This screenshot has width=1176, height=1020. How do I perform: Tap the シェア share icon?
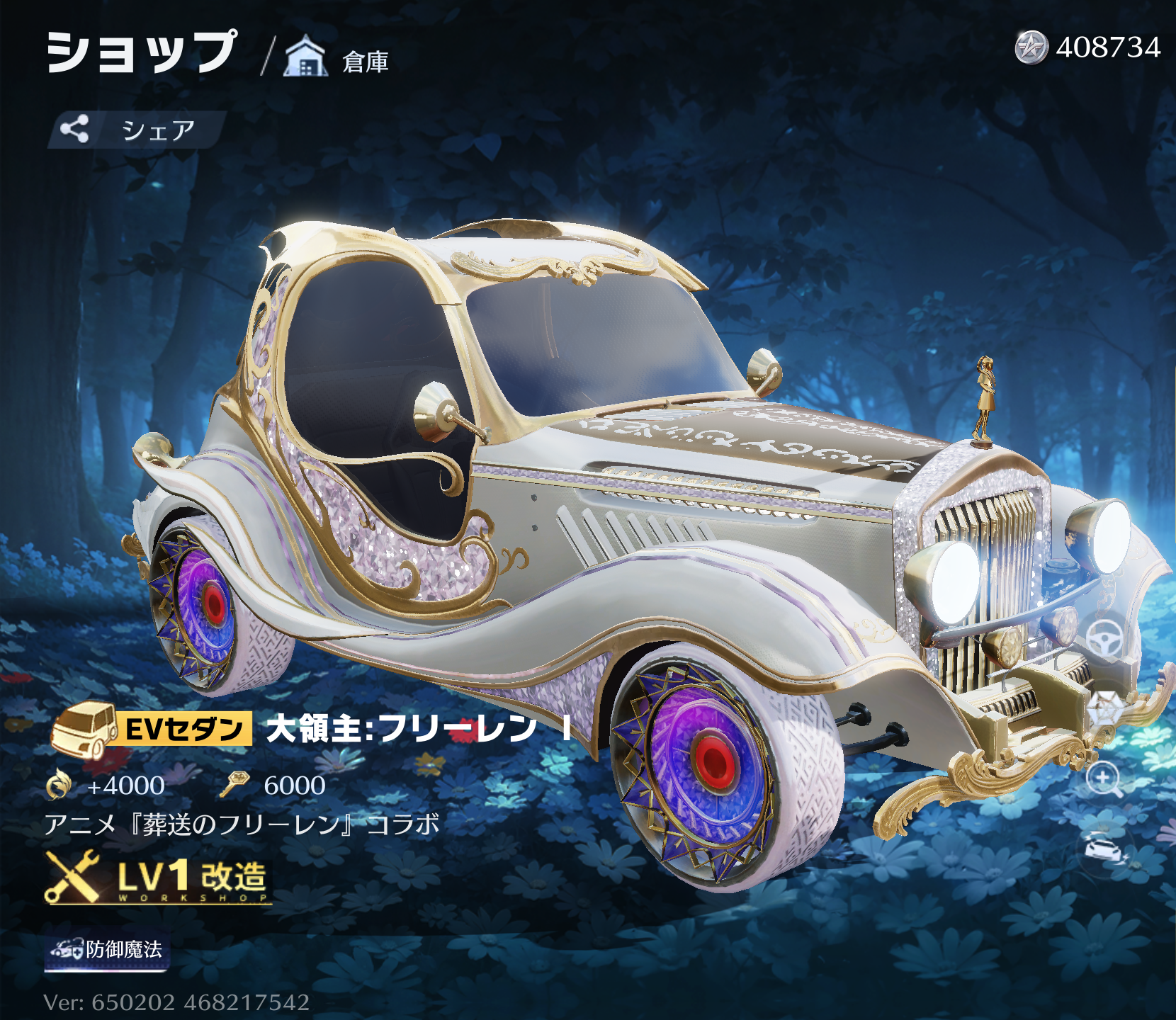74,128
